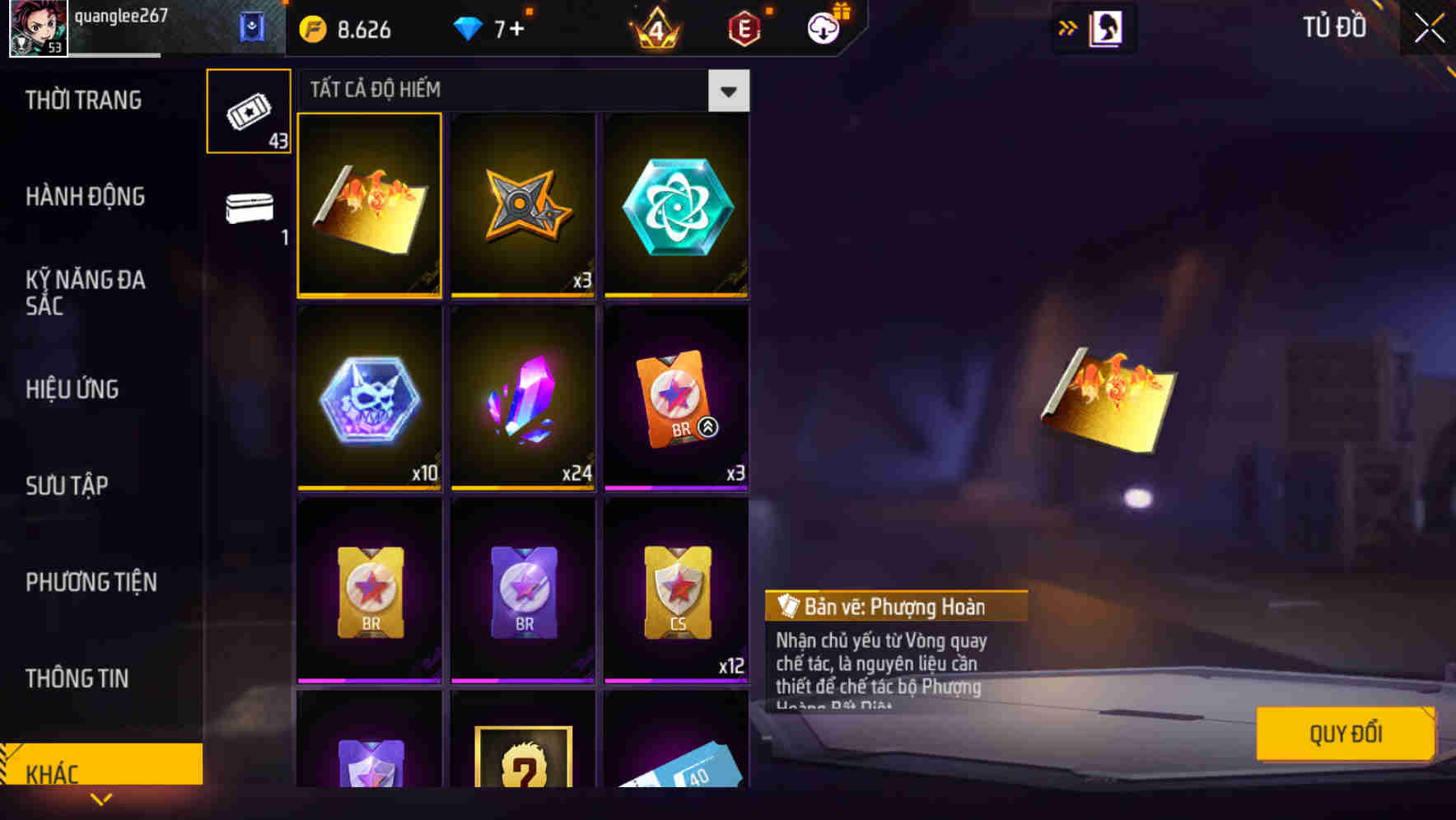Click the double-arrow expander near top right
The width and height of the screenshot is (1456, 820).
(x=1068, y=28)
